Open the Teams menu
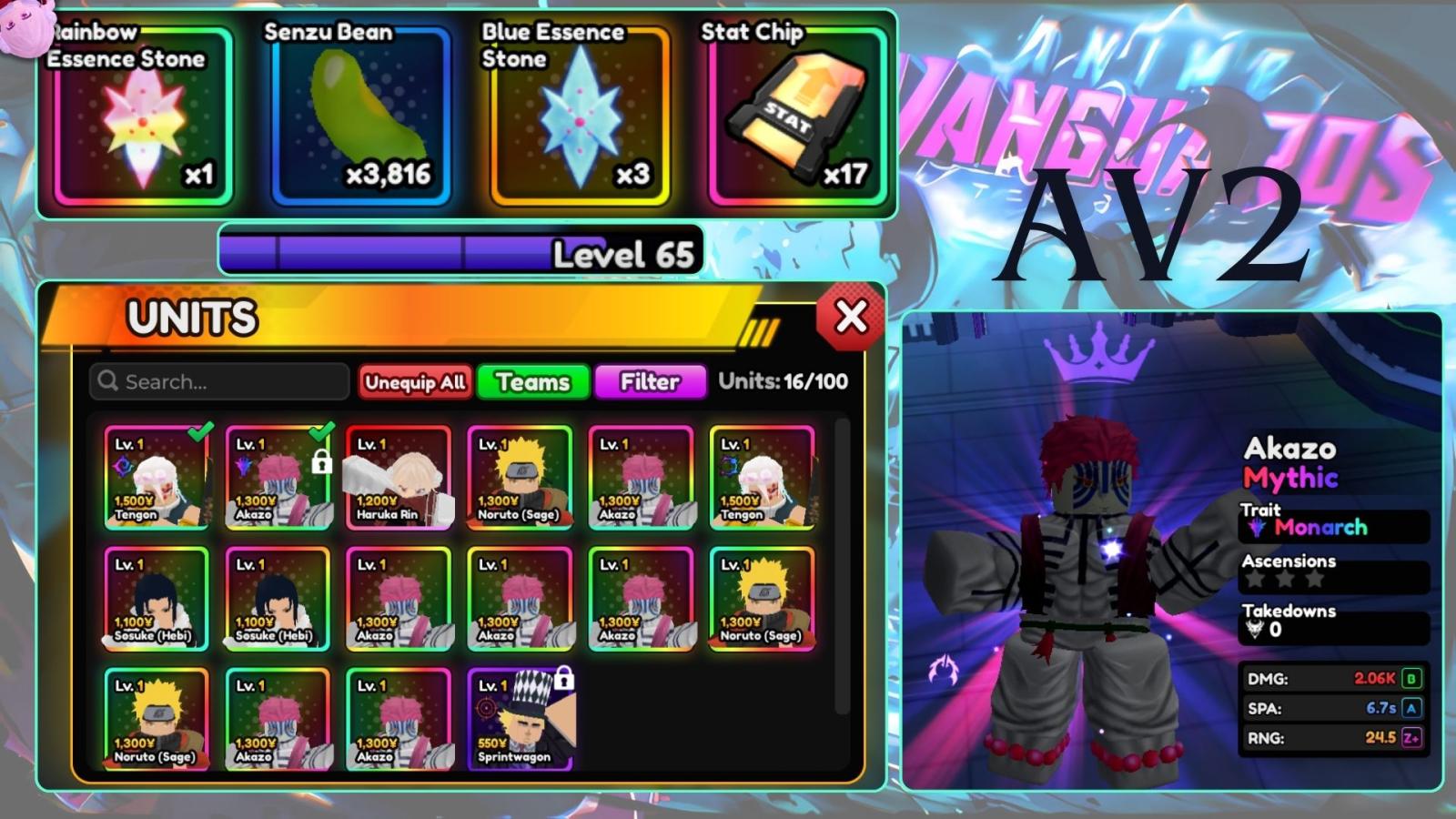Screen dimensions: 1456x819 [533, 382]
